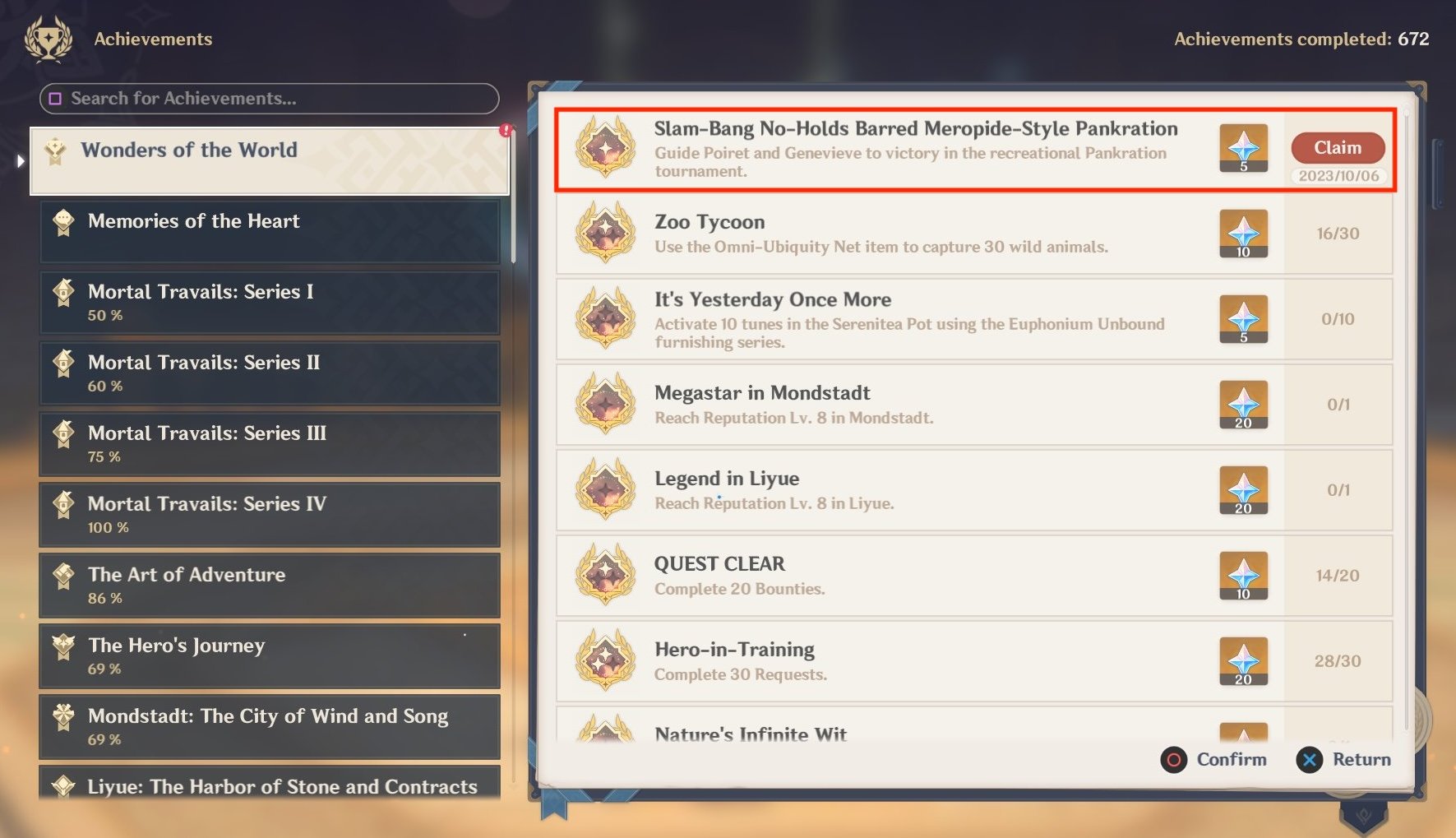Image resolution: width=1456 pixels, height=838 pixels.
Task: Click the magnifier icon in the search bar
Action: [x=55, y=99]
